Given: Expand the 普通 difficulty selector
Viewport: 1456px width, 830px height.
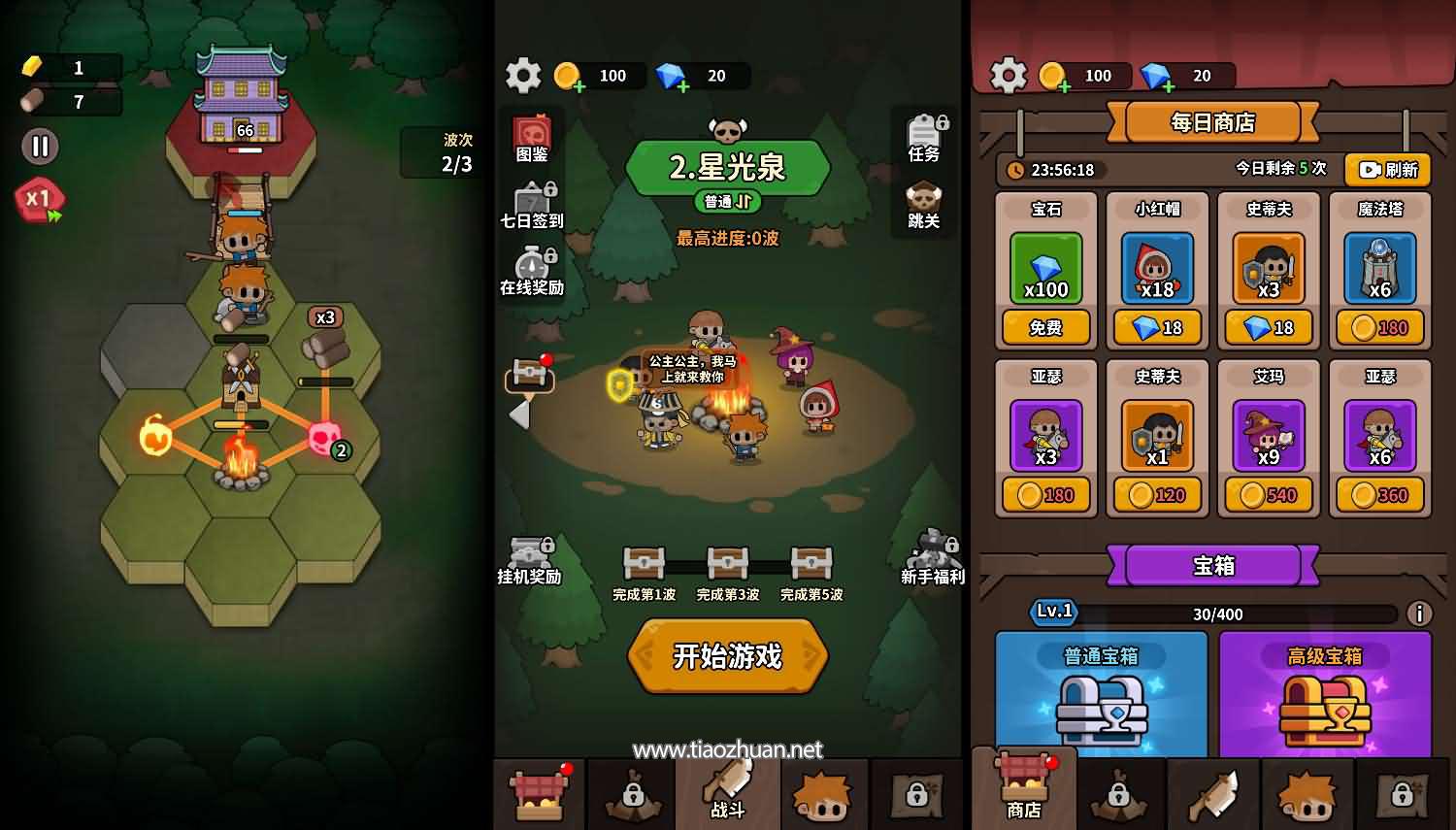Looking at the screenshot, I should (726, 203).
